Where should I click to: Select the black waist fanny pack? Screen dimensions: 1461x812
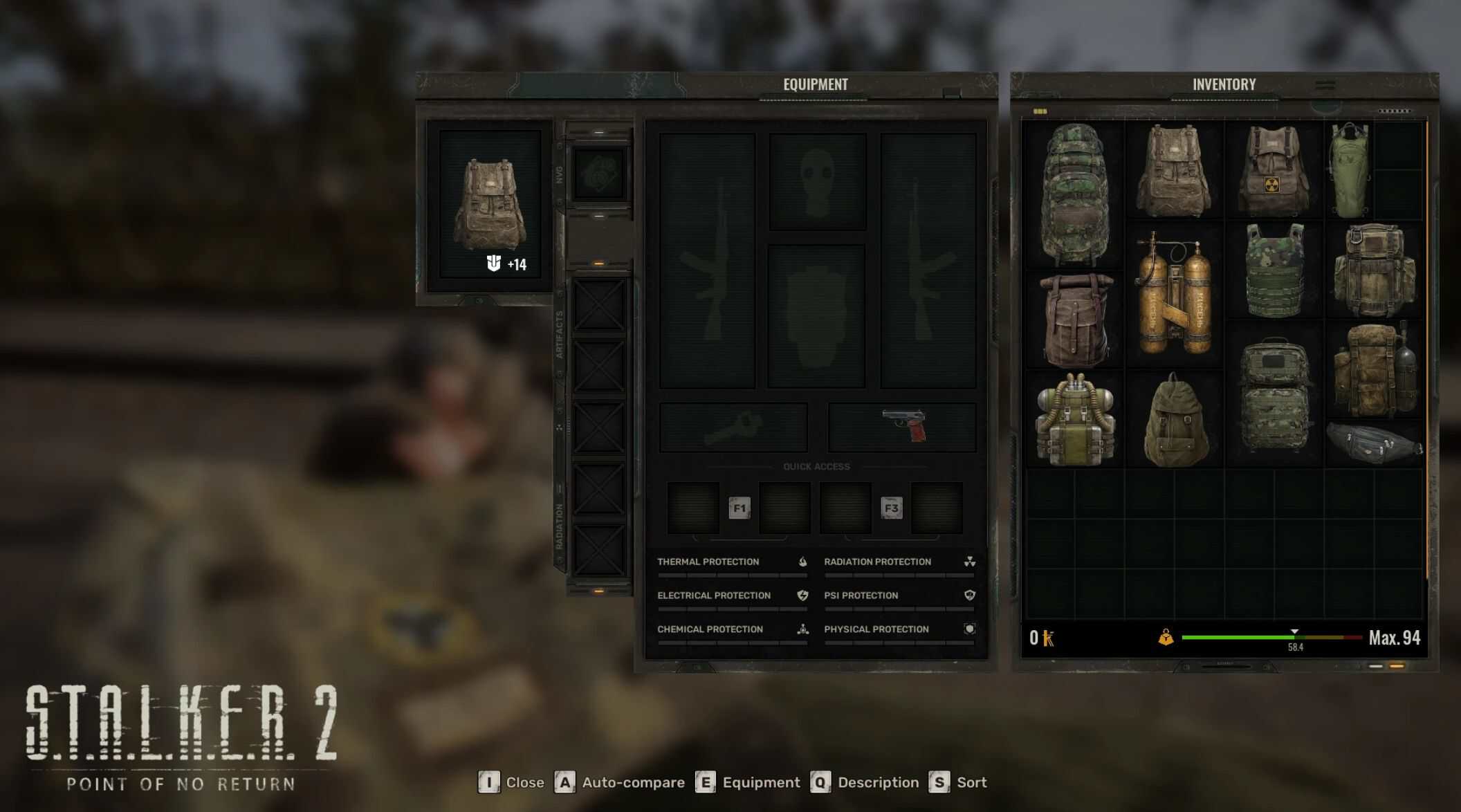(1373, 443)
